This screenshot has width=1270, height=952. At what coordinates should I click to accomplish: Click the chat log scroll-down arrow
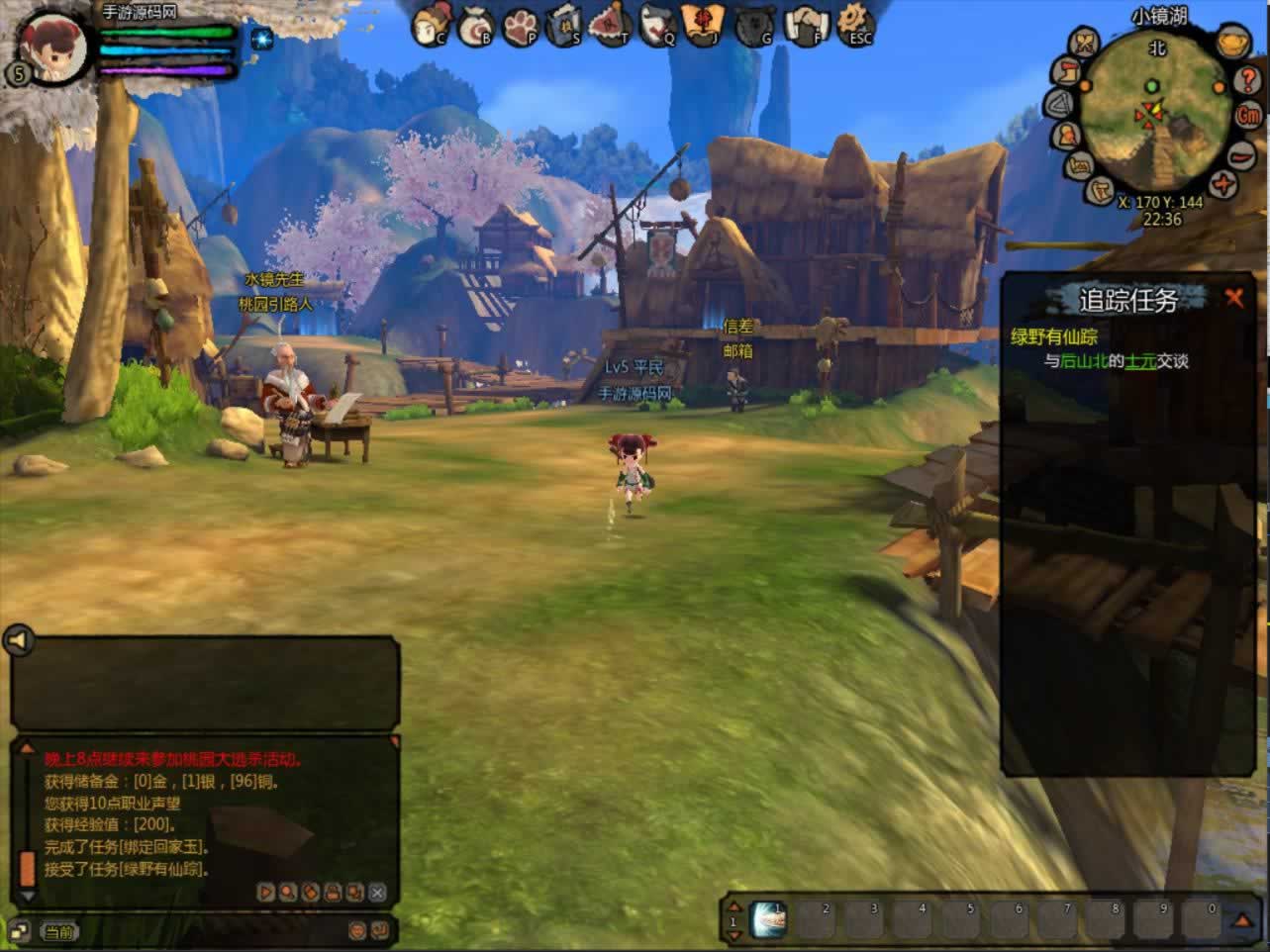point(28,896)
